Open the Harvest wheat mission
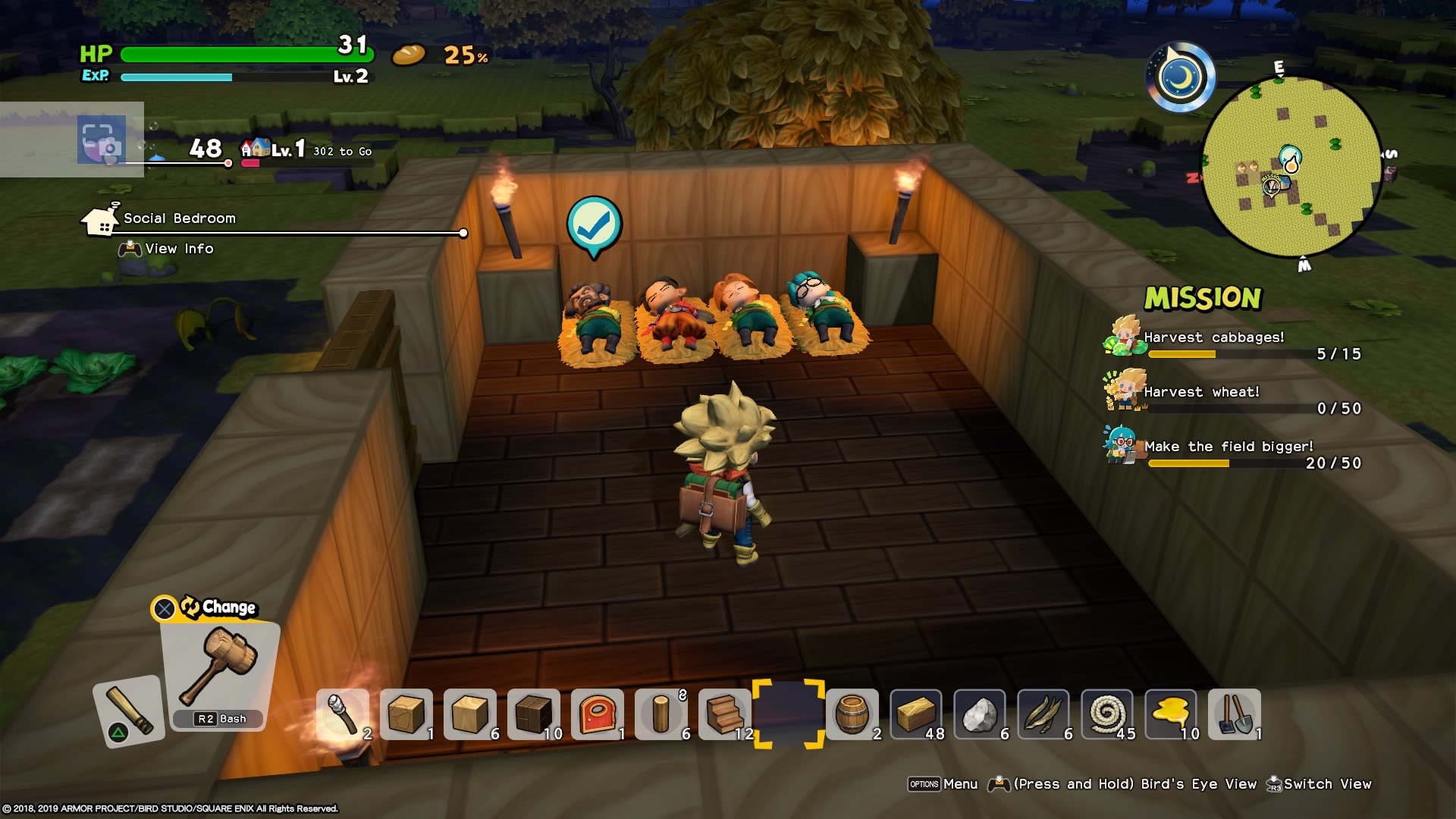The width and height of the screenshot is (1456, 819). pos(1201,393)
